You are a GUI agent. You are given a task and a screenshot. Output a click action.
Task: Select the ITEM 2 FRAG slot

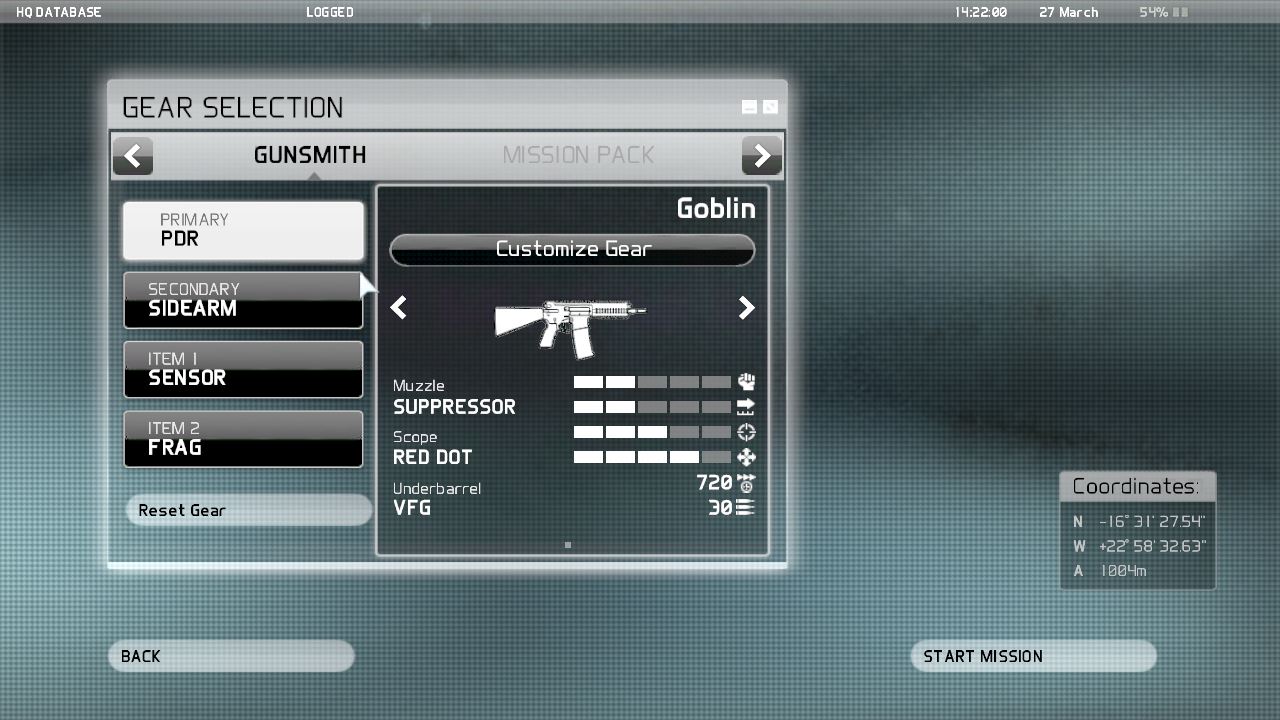(x=243, y=438)
